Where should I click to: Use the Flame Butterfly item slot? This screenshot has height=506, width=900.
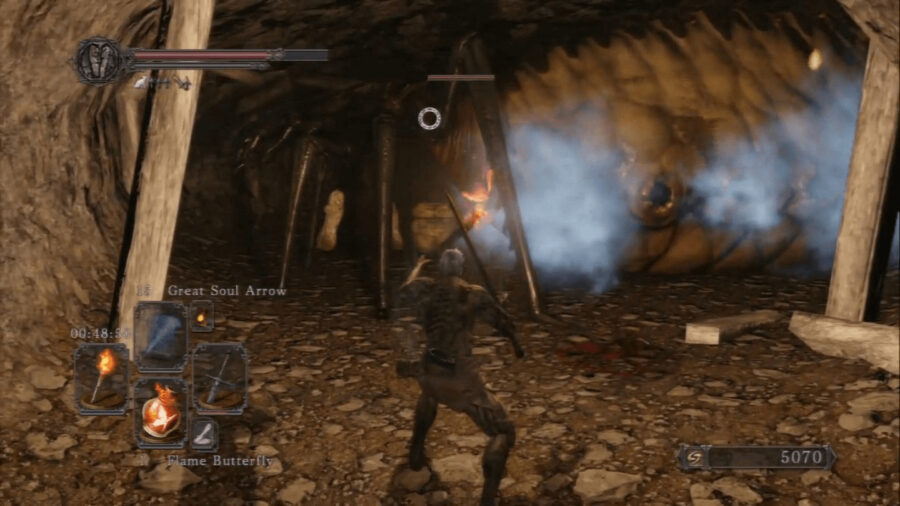tap(160, 411)
